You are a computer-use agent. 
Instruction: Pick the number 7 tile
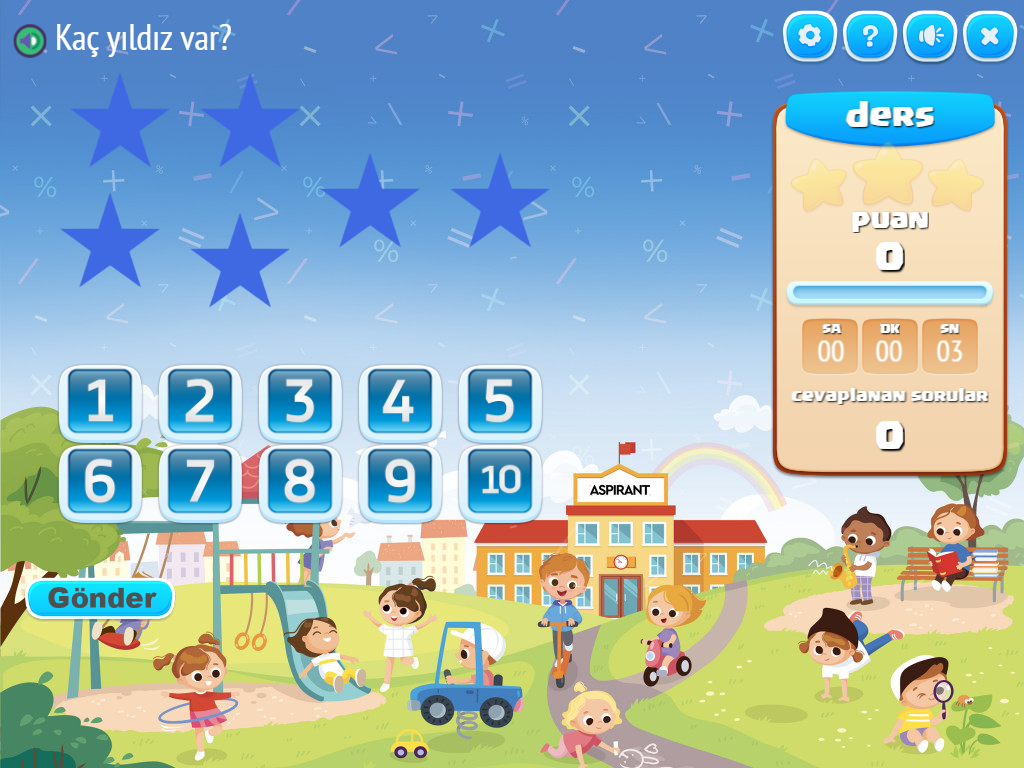200,482
